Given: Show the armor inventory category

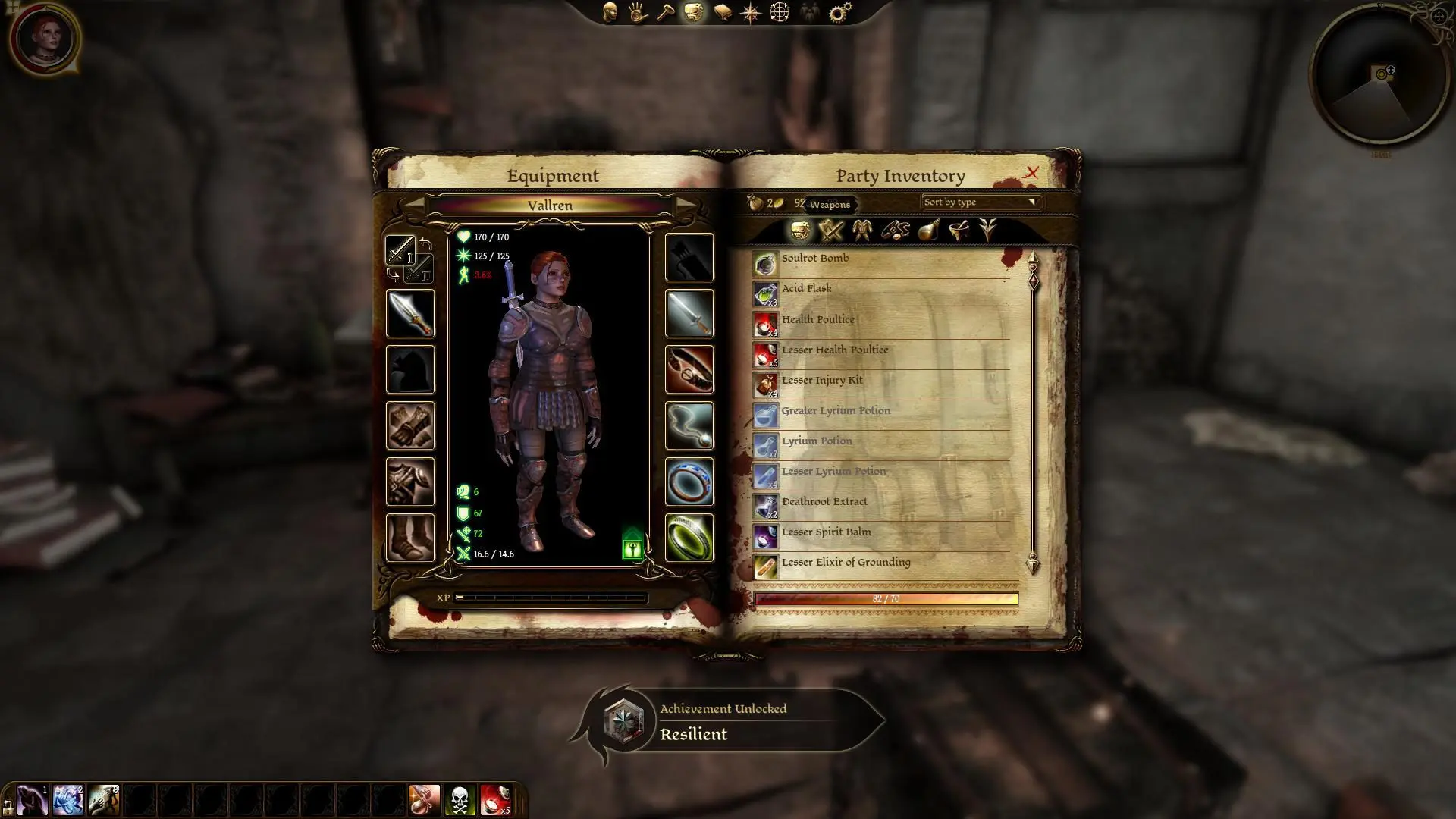Looking at the screenshot, I should point(862,231).
